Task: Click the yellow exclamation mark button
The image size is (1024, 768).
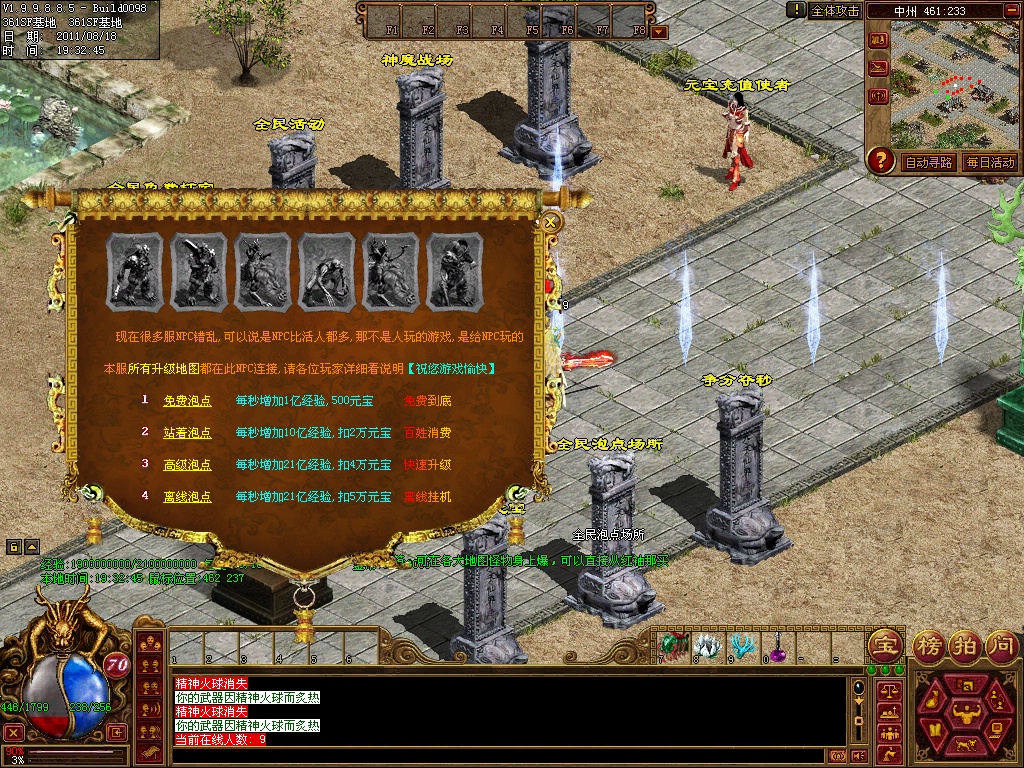Action: click(x=796, y=10)
